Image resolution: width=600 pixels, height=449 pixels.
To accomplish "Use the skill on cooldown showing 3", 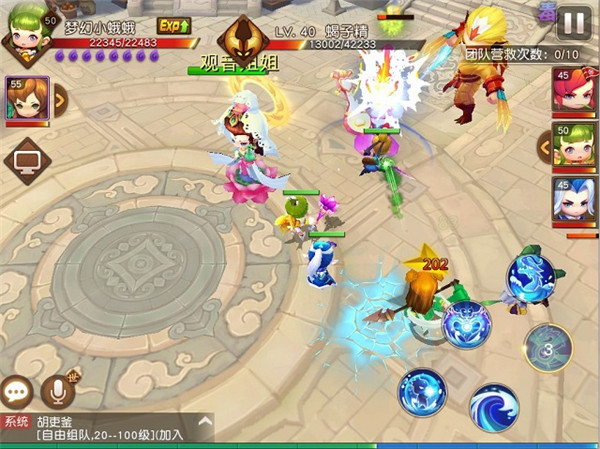I will point(548,348).
